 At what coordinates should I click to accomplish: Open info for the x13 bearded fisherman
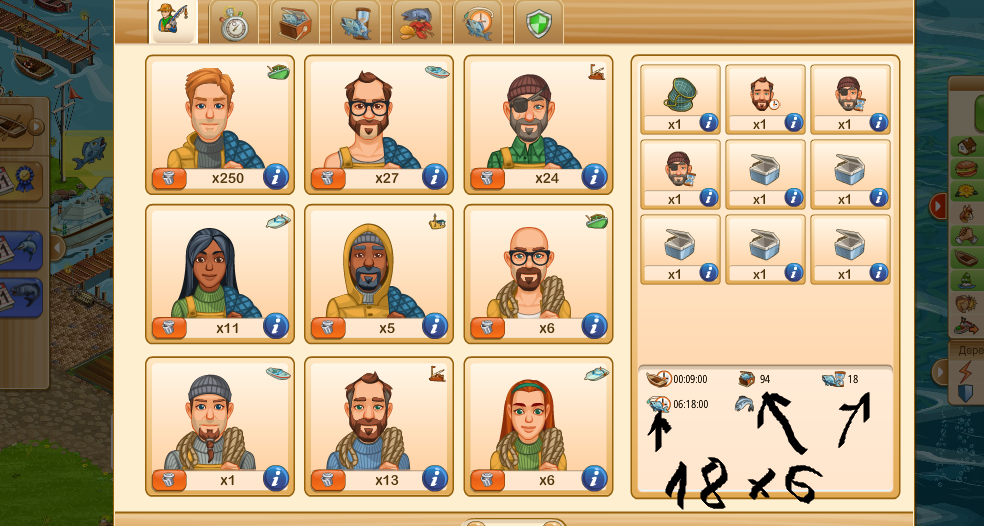click(x=435, y=479)
